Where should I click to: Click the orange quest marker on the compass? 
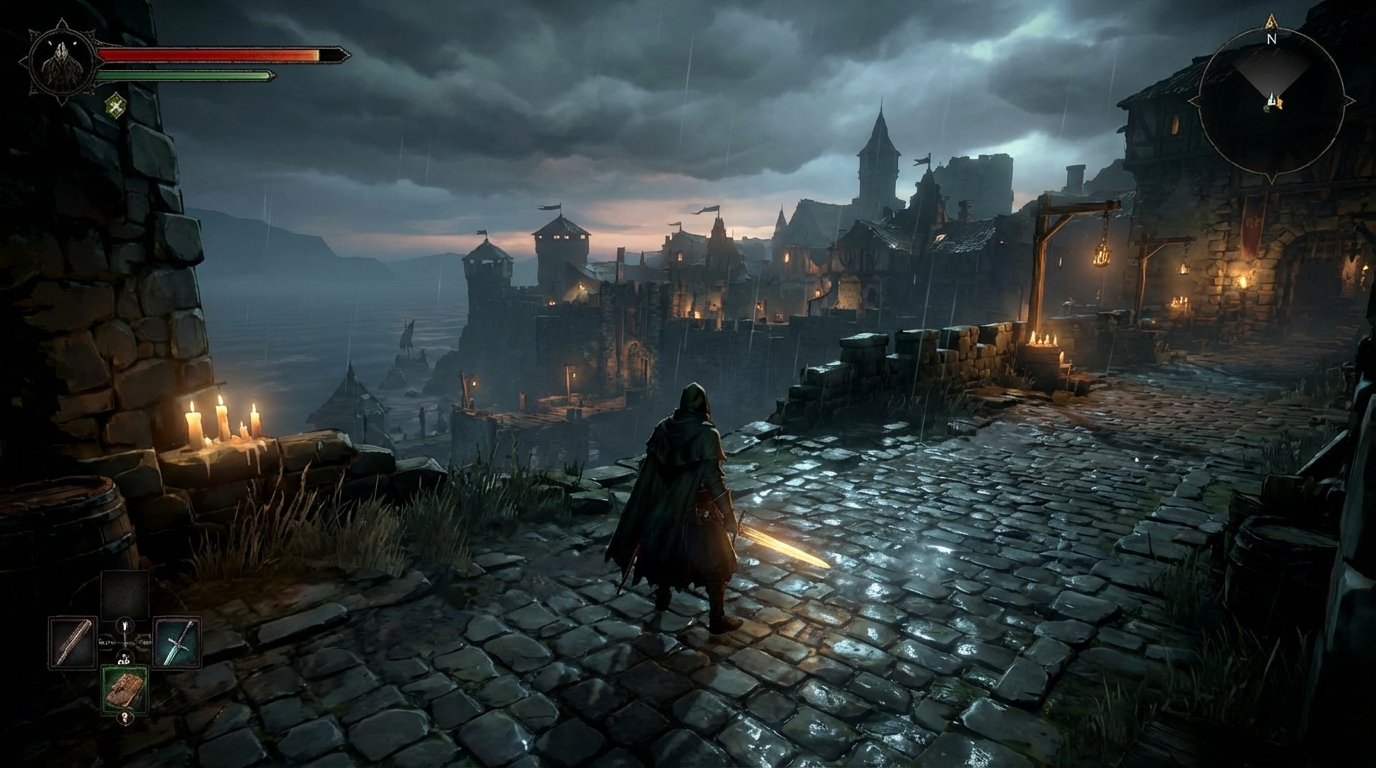click(1280, 102)
